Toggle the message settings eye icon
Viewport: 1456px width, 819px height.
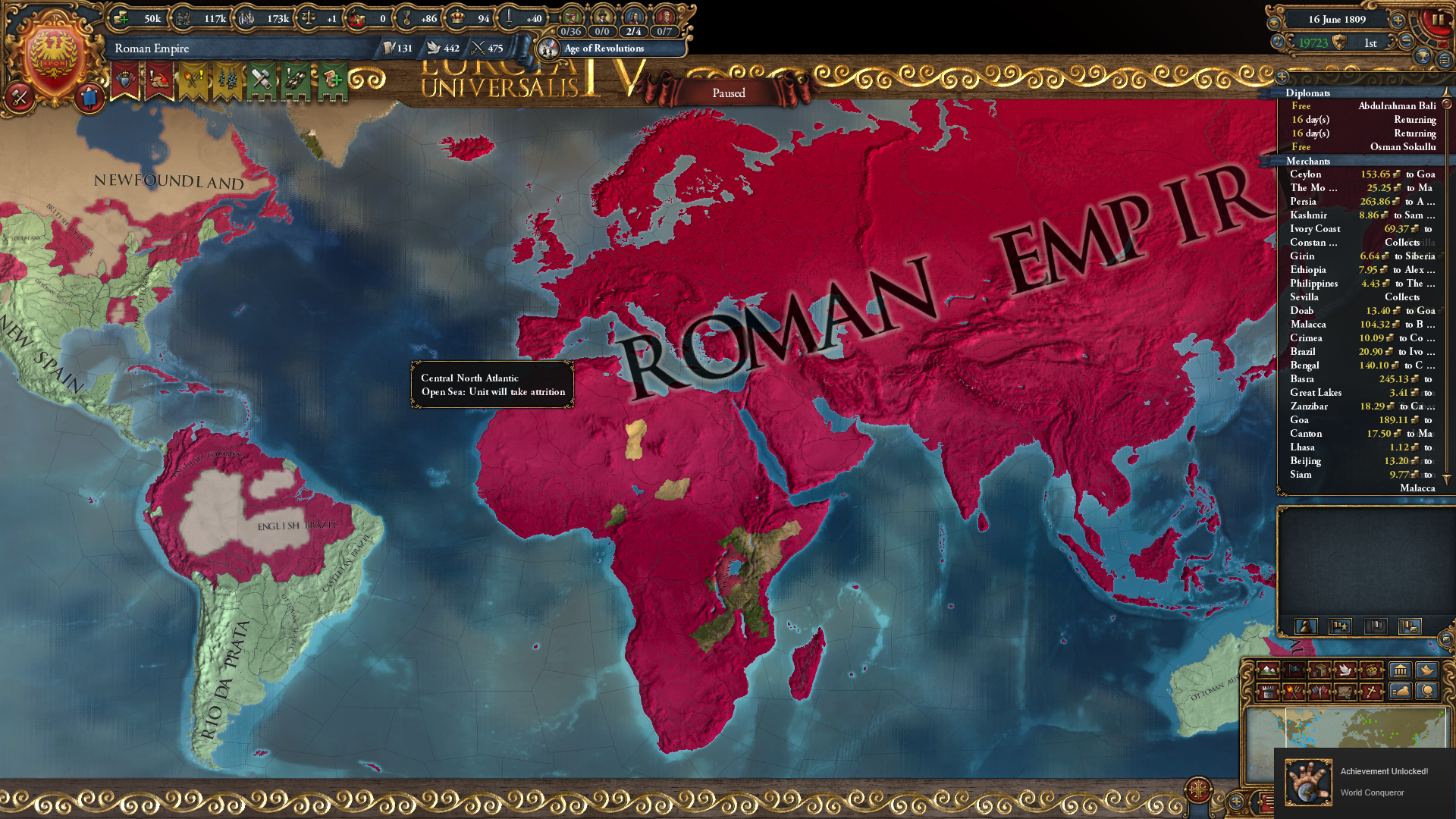[1275, 23]
